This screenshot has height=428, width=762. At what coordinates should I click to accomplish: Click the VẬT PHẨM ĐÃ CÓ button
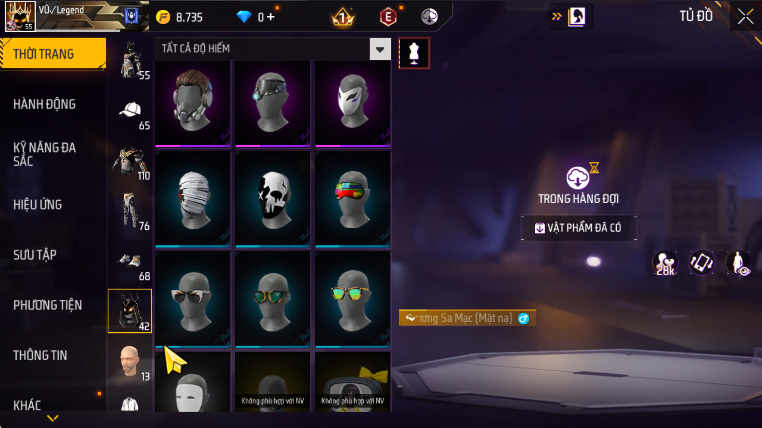coord(578,228)
